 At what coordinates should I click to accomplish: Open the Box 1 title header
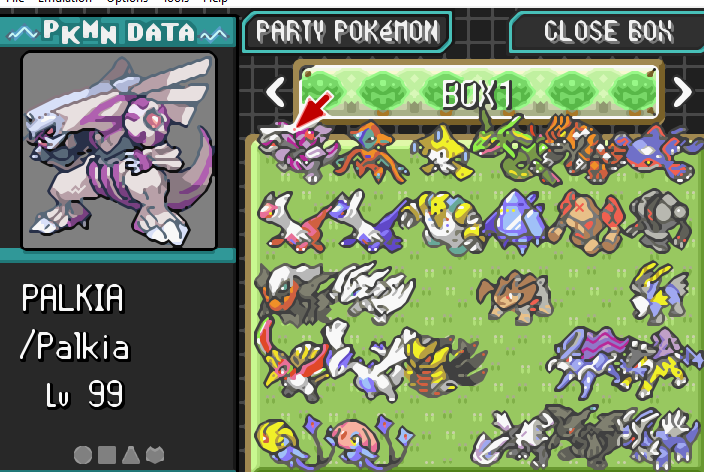478,93
